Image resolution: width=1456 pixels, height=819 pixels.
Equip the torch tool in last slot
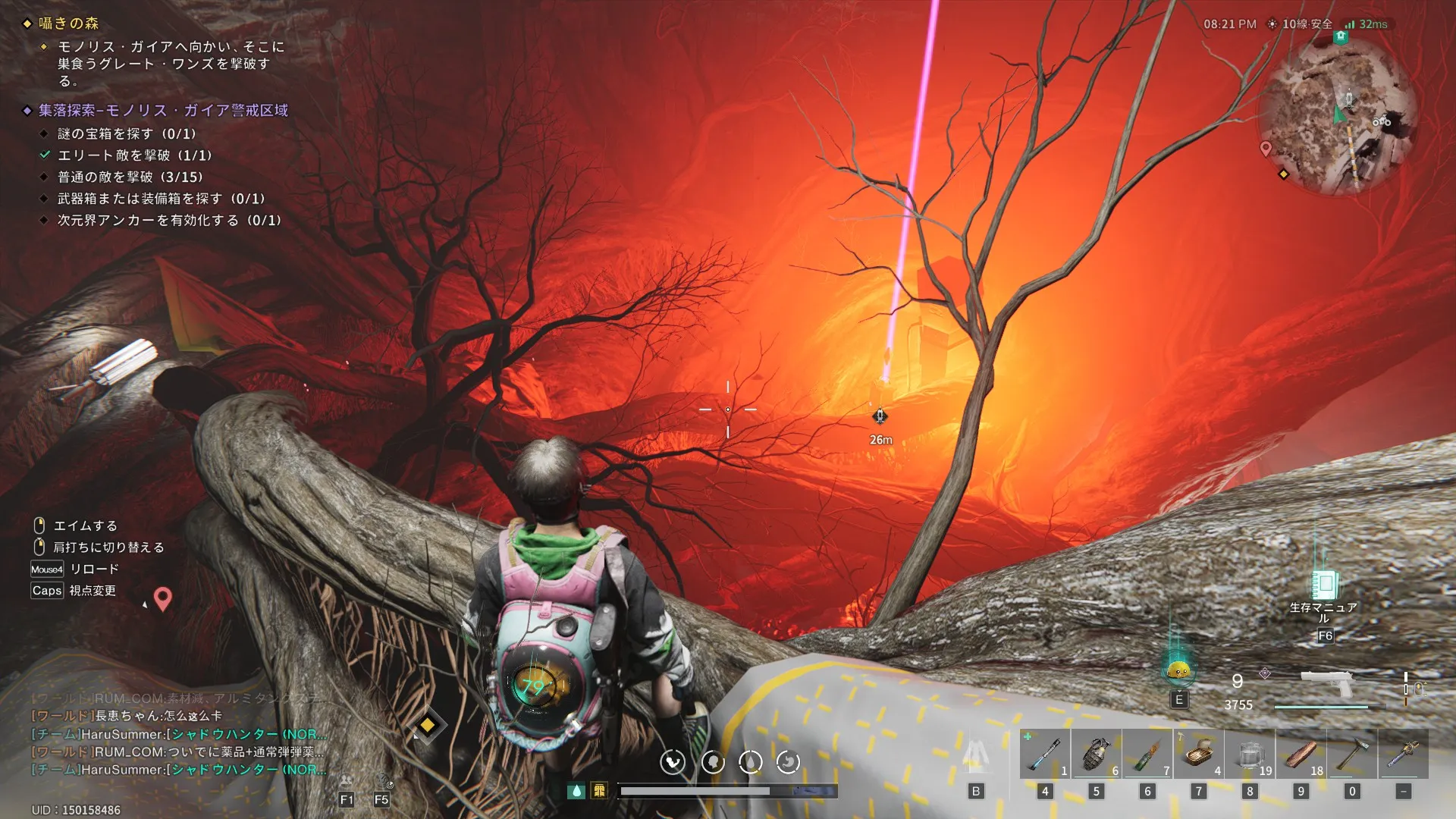pyautogui.click(x=1403, y=754)
